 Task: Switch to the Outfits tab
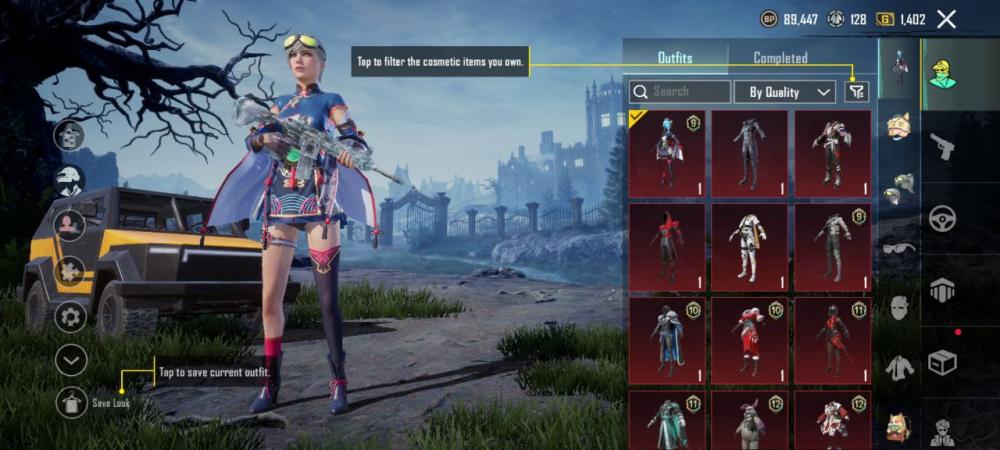[x=675, y=58]
